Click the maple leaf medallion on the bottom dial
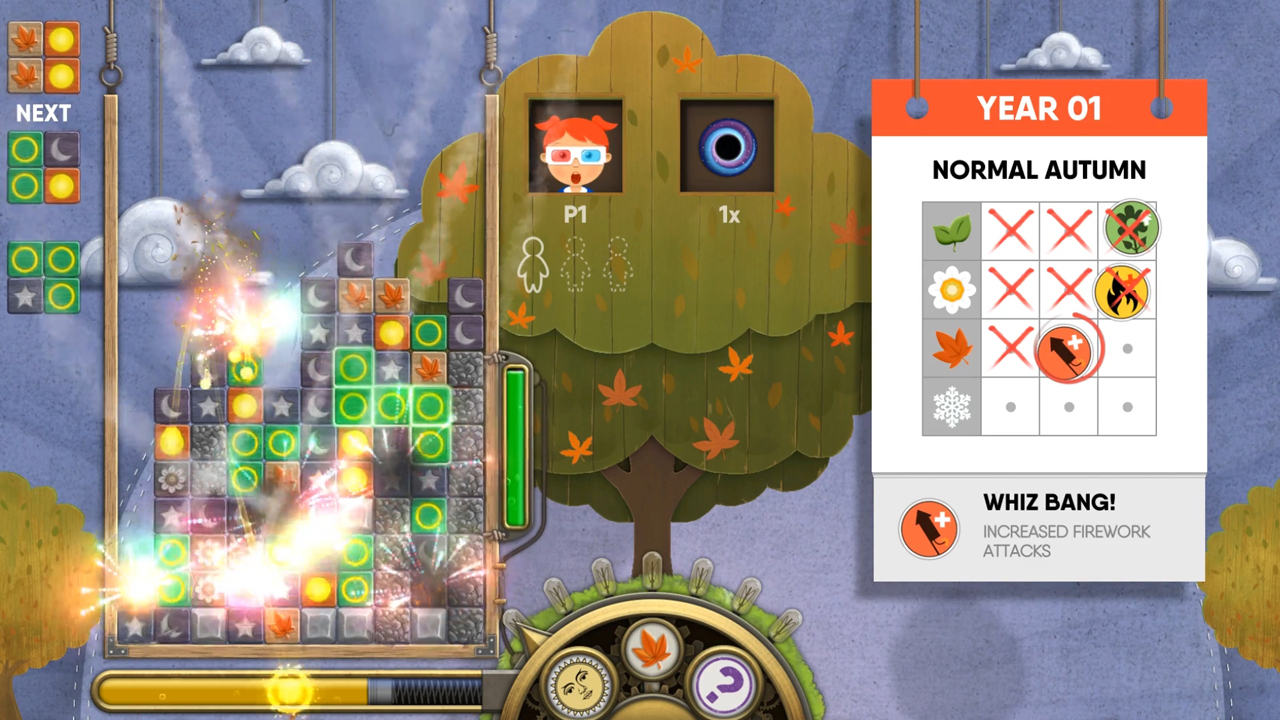This screenshot has width=1280, height=720. (x=652, y=647)
